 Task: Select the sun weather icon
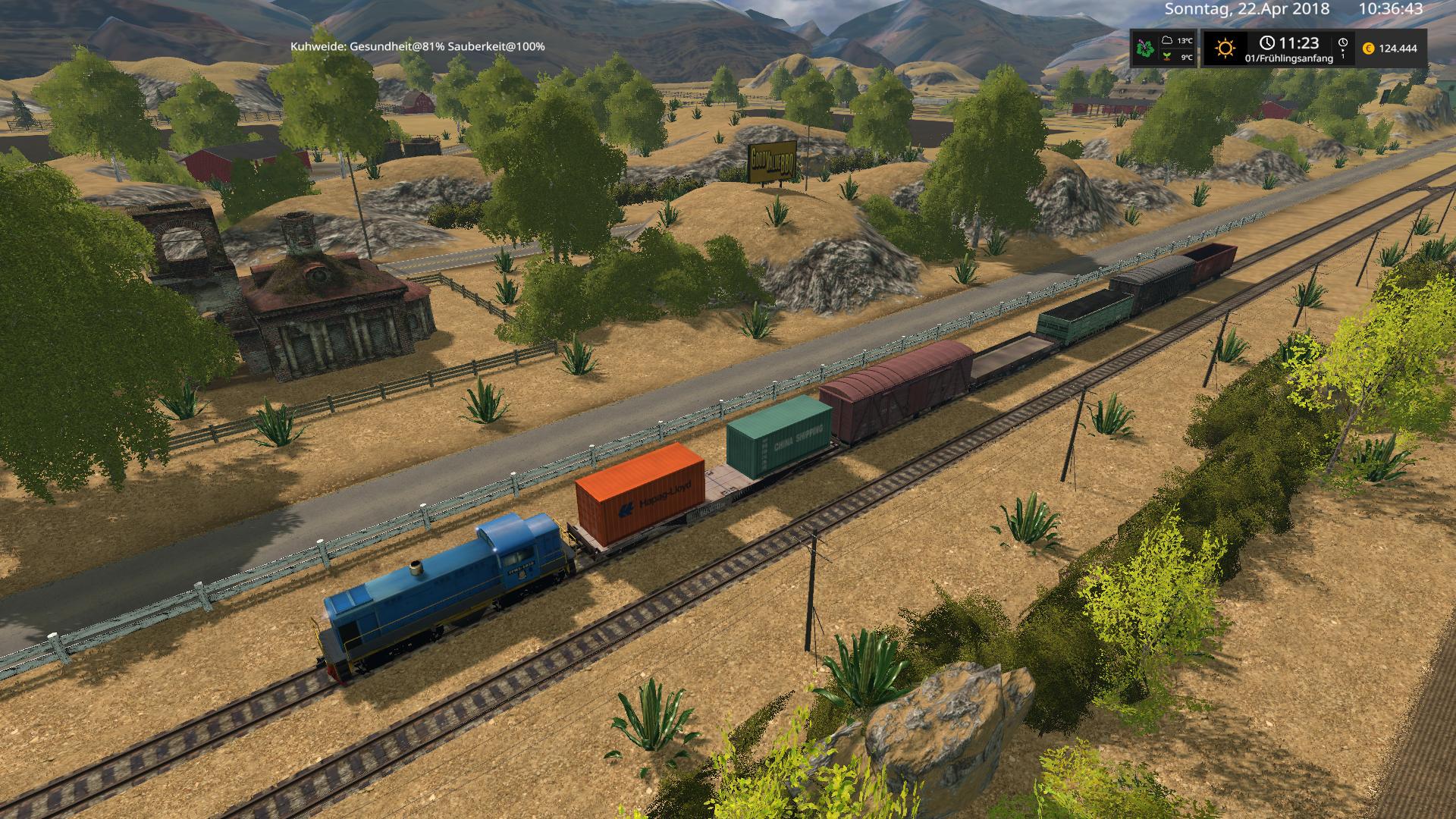(1224, 49)
